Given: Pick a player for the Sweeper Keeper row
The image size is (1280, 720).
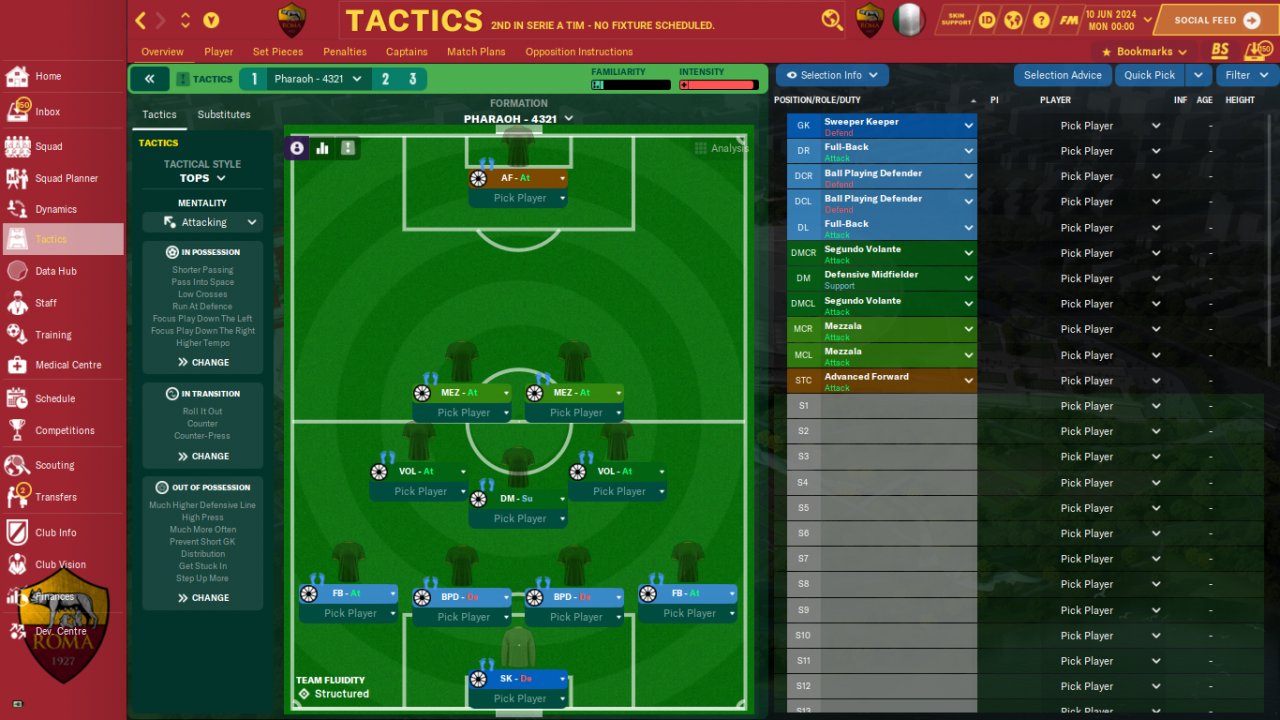Looking at the screenshot, I should [1097, 126].
